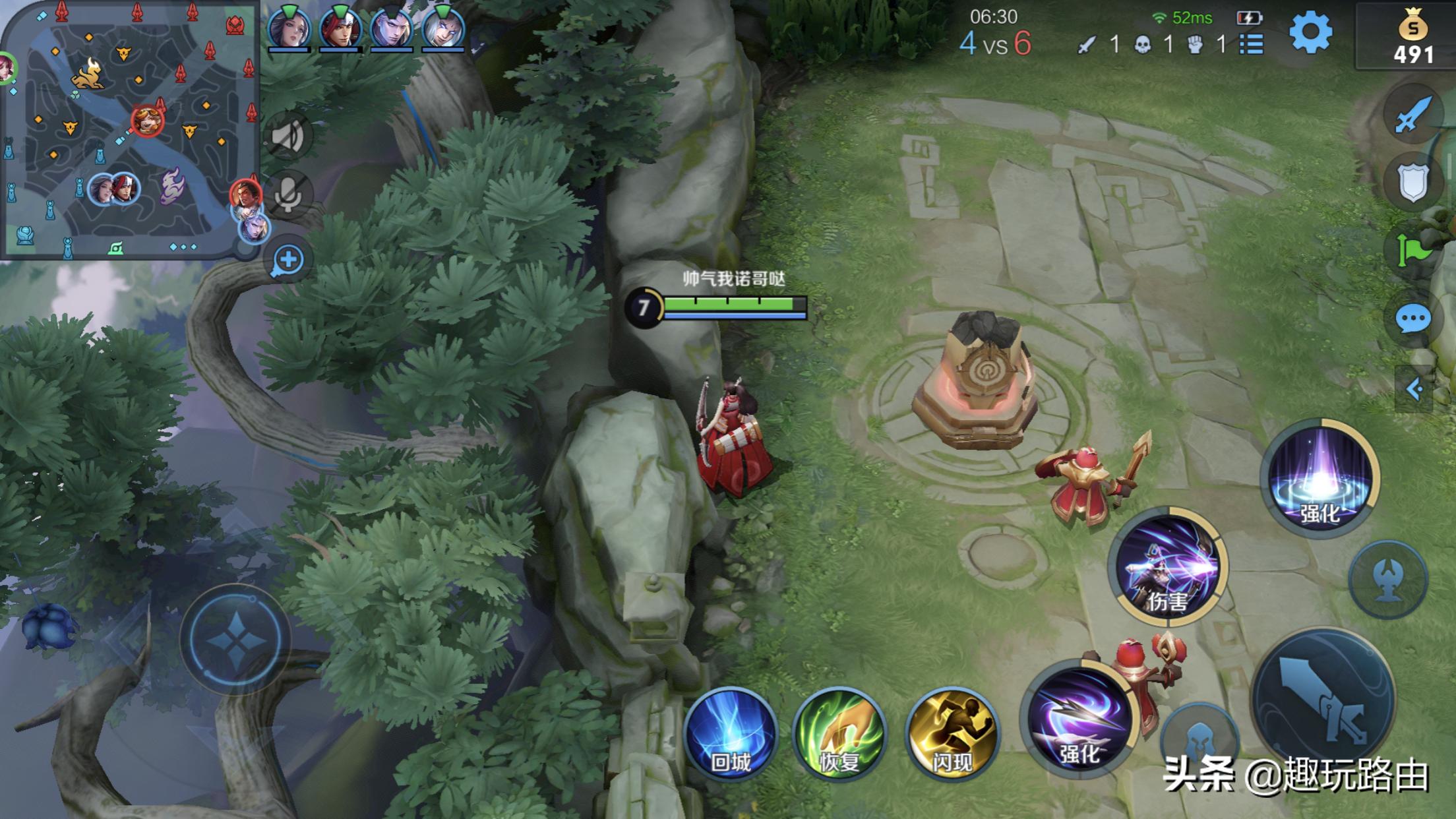Target the tower attack button
The height and width of the screenshot is (819, 1456).
point(1388,580)
